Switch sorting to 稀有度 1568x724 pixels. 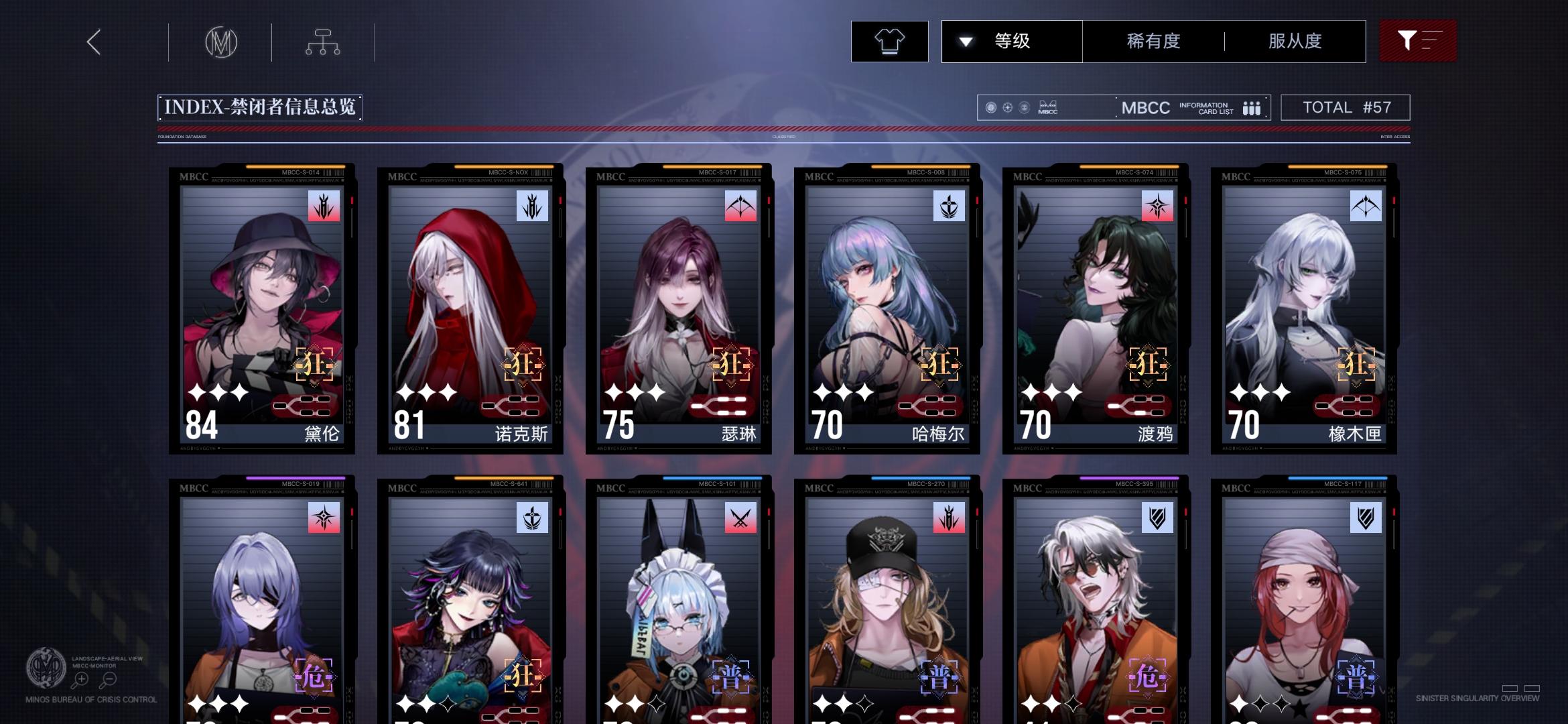point(1152,41)
